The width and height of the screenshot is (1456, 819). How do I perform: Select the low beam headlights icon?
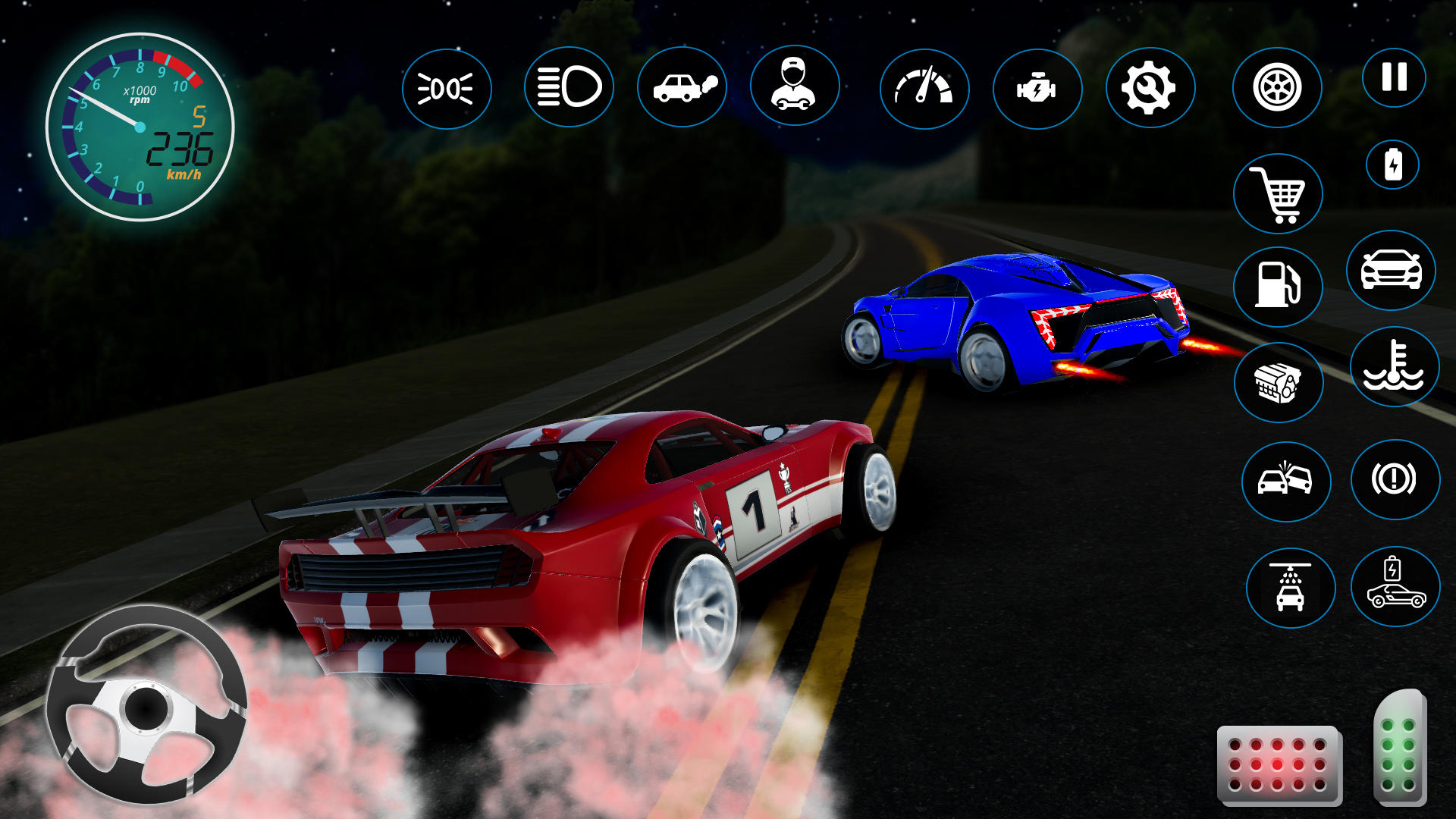pos(449,87)
